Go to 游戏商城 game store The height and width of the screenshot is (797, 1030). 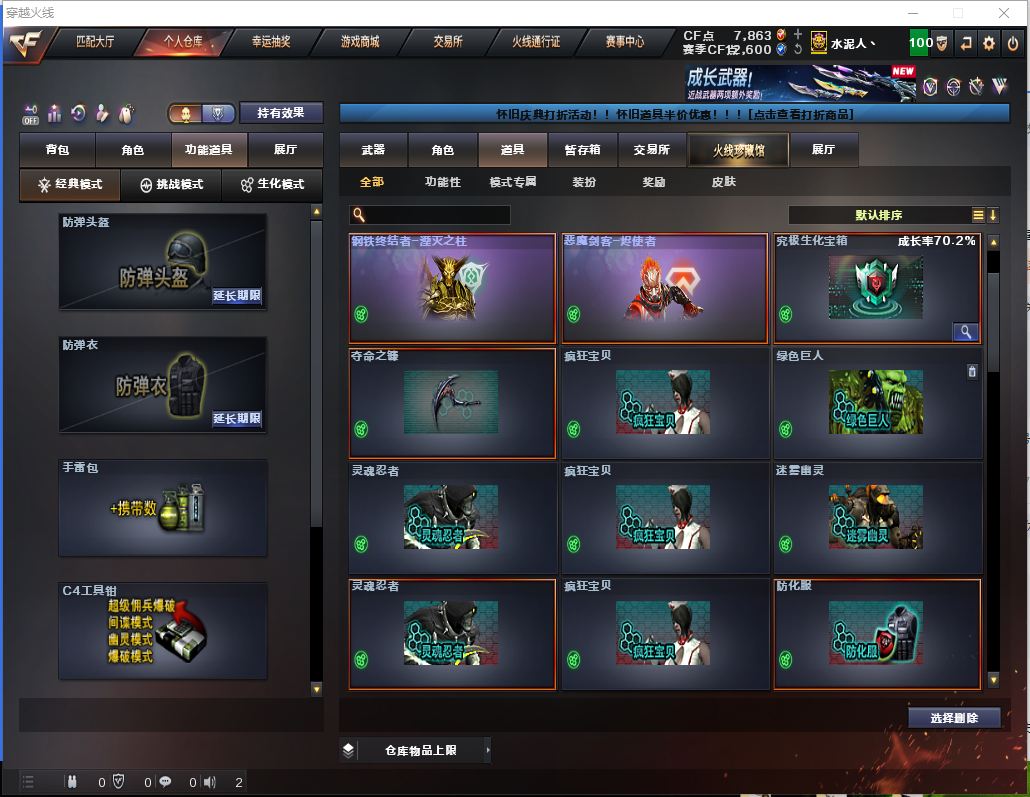[360, 42]
